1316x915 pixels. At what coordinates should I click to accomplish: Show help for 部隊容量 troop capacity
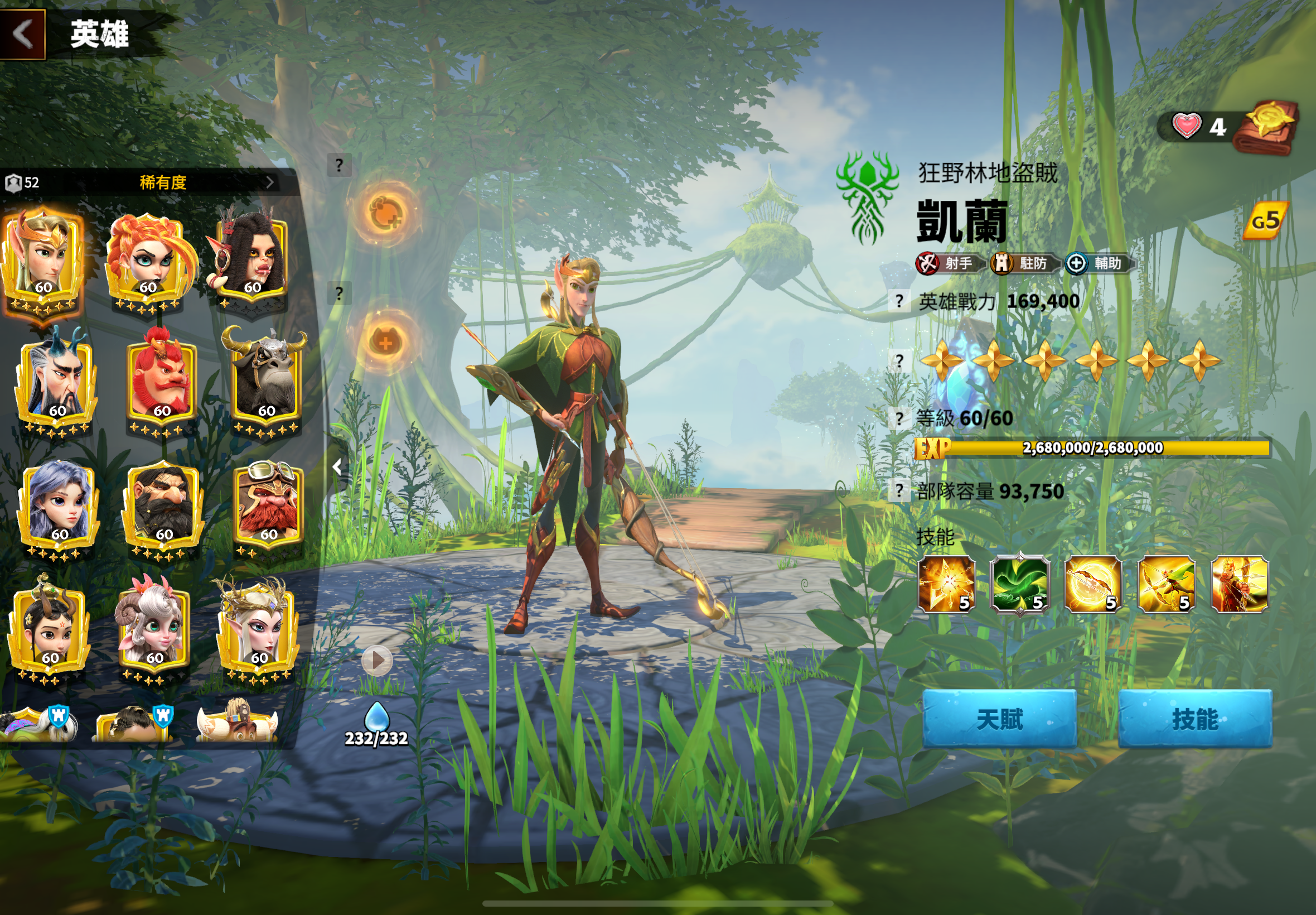point(899,491)
